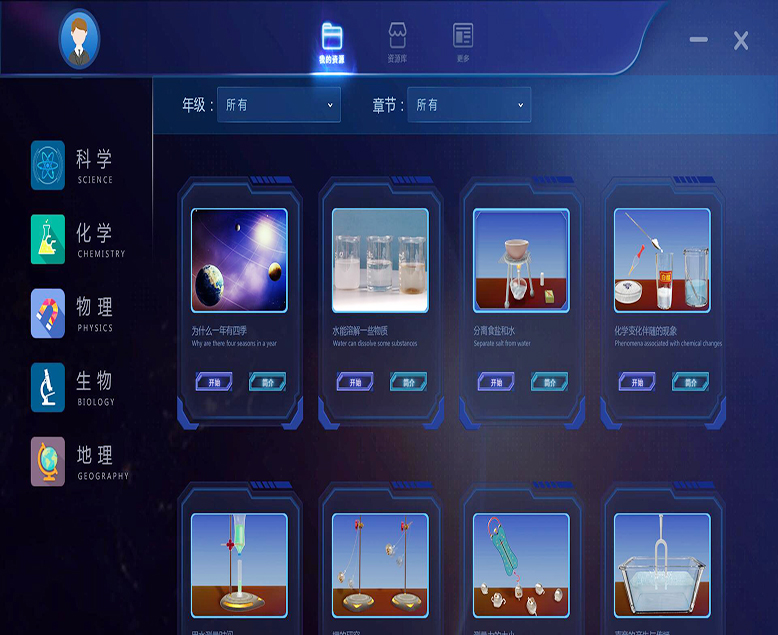The width and height of the screenshot is (778, 635).
Task: Switch to the 我的资源 (My Resources) tab
Action: click(x=332, y=42)
